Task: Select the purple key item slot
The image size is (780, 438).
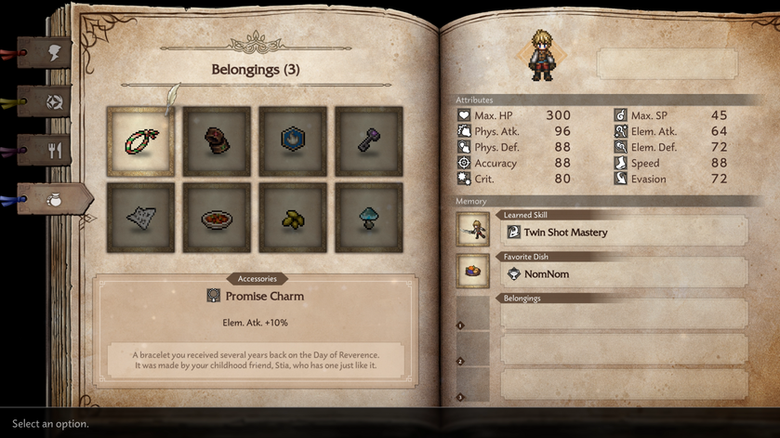Action: click(x=369, y=141)
